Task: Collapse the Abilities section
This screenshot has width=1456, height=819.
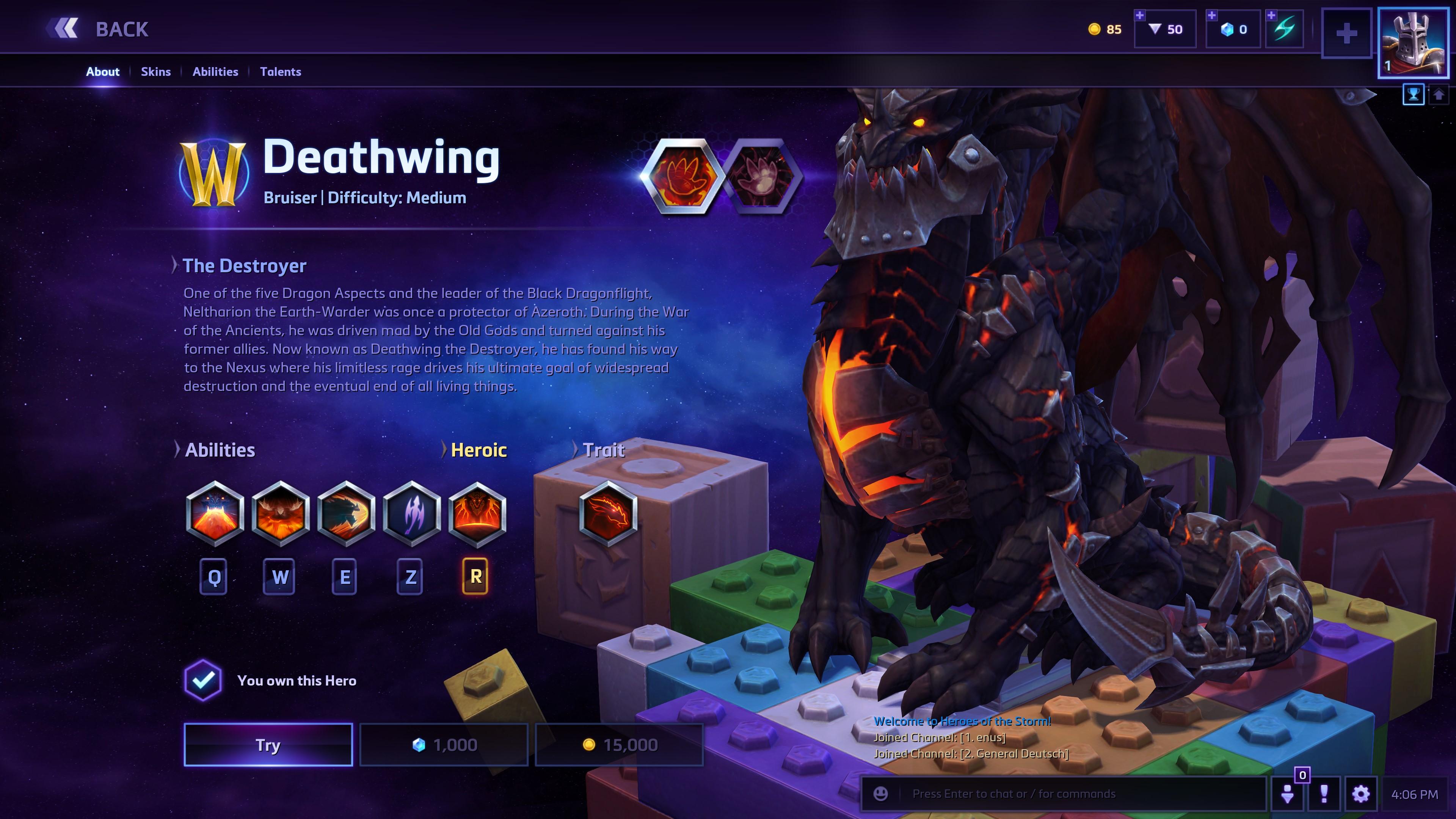Action: [x=220, y=450]
